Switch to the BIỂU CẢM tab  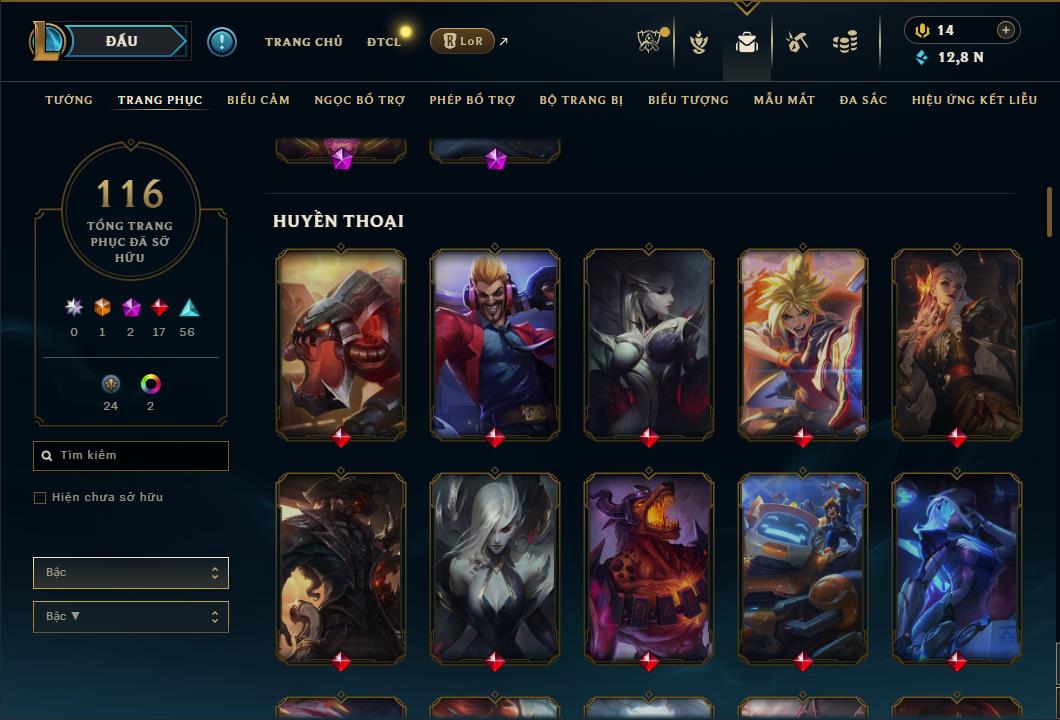[x=258, y=100]
